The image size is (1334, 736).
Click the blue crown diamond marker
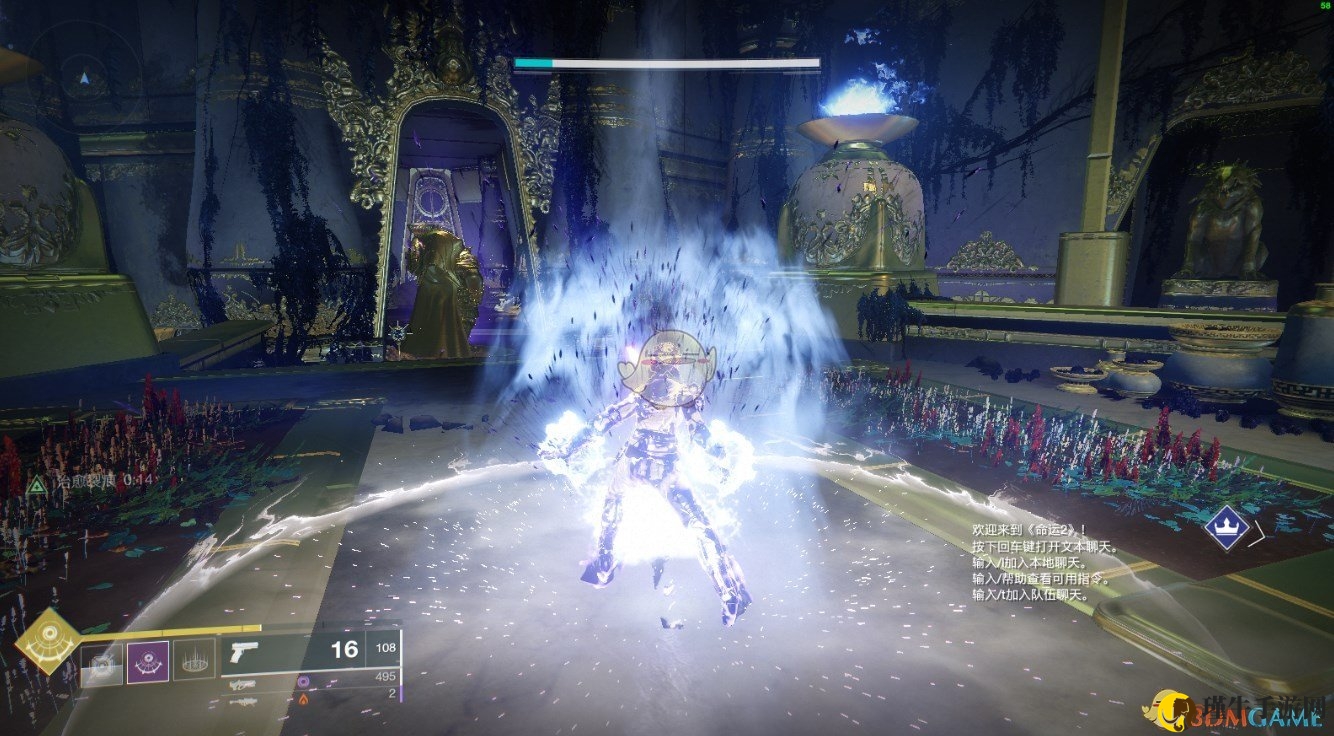[x=1224, y=527]
